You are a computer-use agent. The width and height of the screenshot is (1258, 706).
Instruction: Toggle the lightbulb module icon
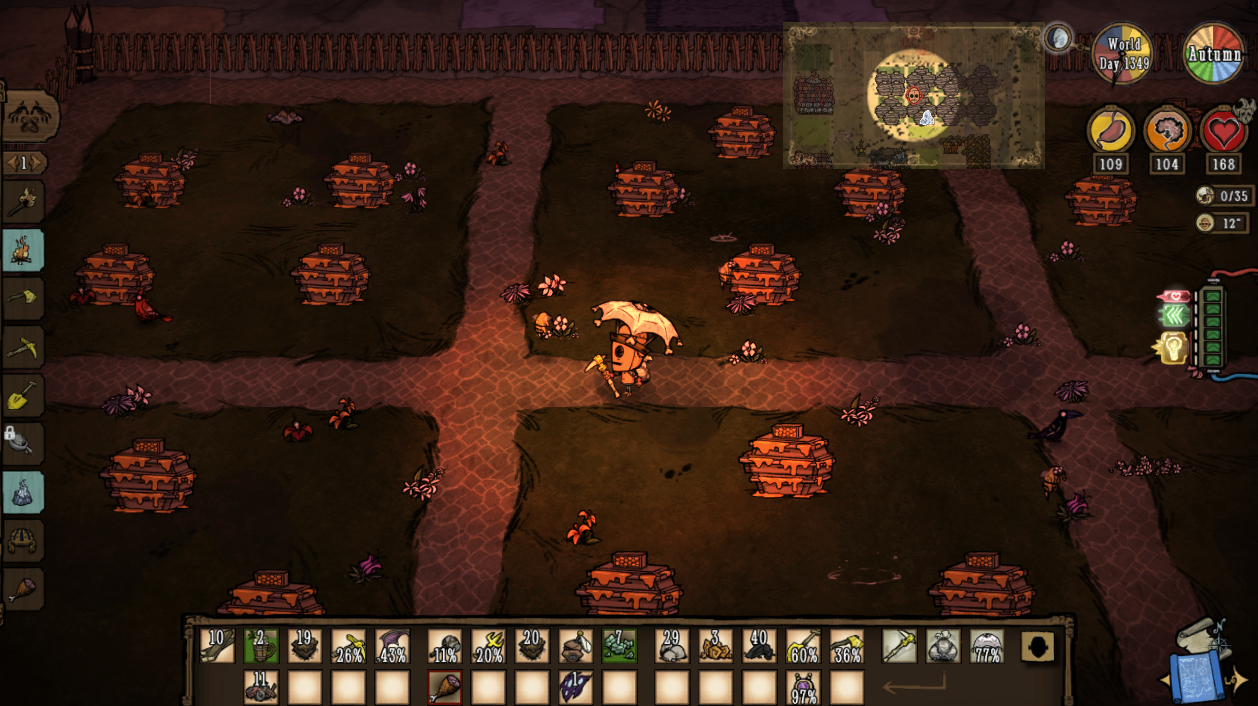(1171, 349)
